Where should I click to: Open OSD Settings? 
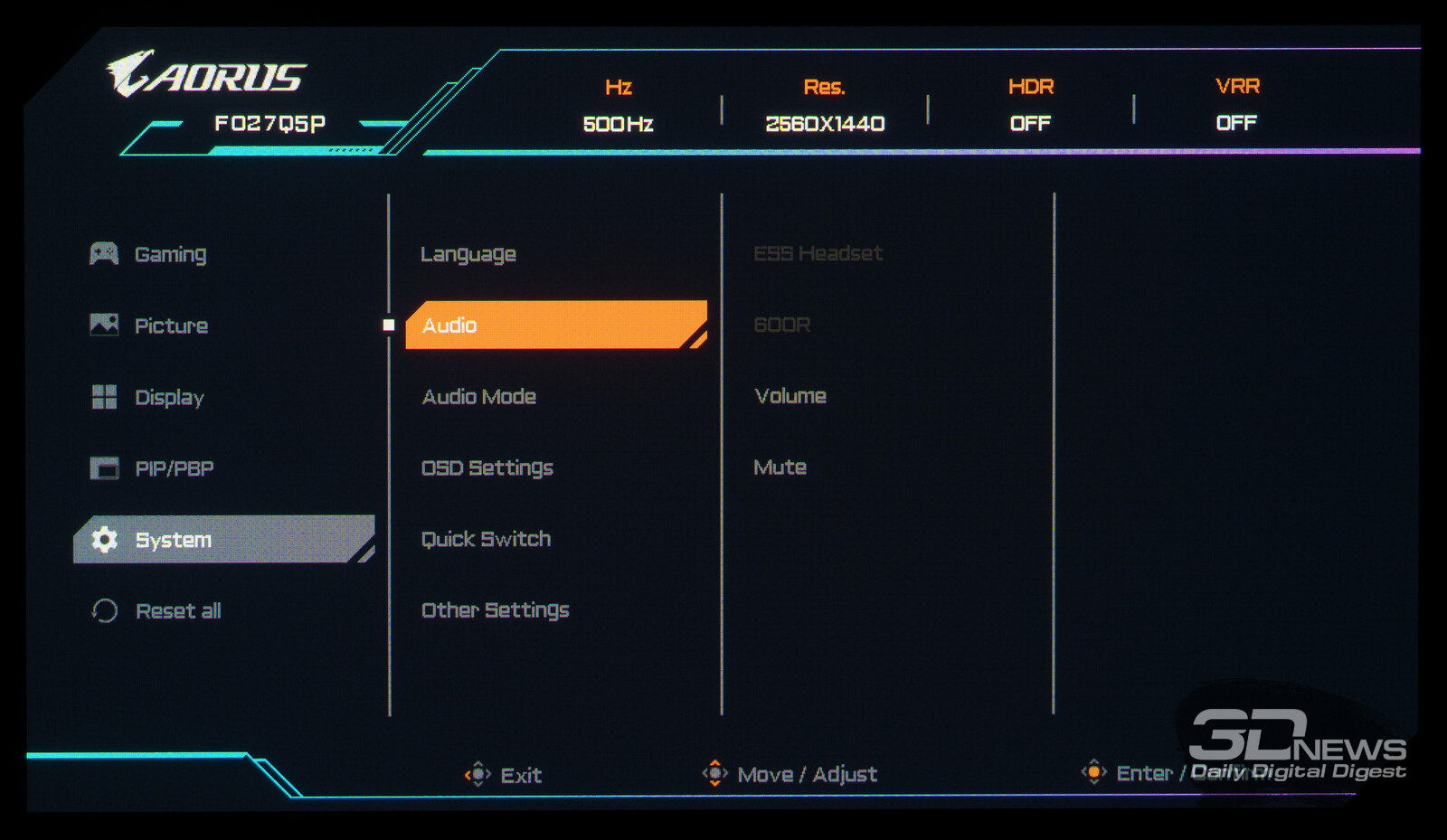pyautogui.click(x=487, y=468)
